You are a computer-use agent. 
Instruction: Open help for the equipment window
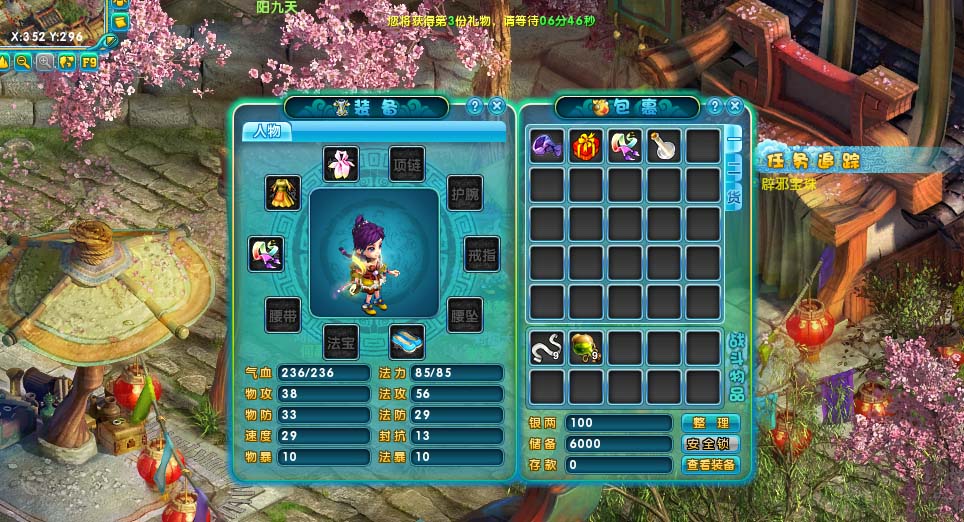pyautogui.click(x=475, y=106)
